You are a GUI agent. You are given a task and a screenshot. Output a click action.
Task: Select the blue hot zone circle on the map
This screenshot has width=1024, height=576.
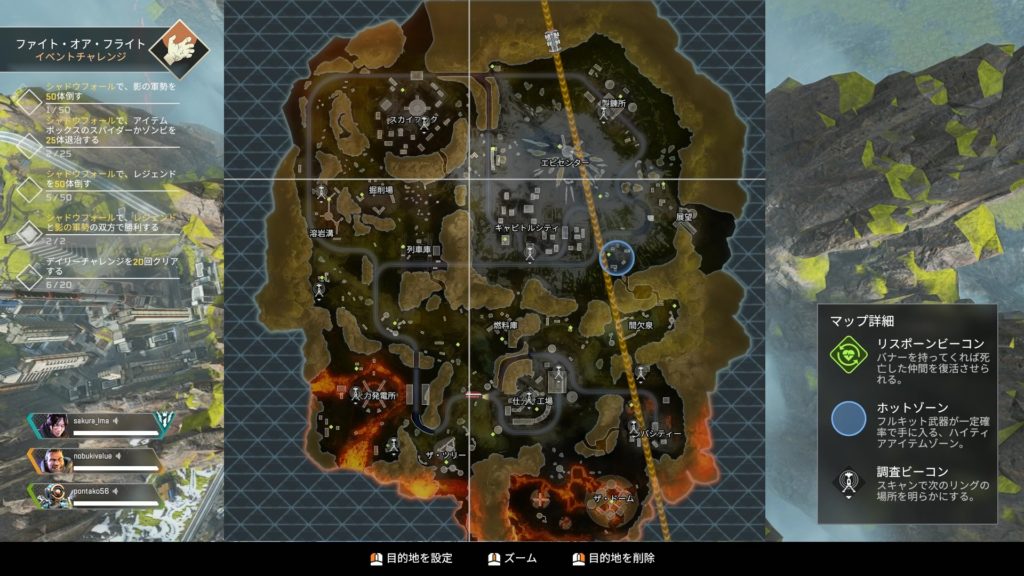tap(617, 257)
